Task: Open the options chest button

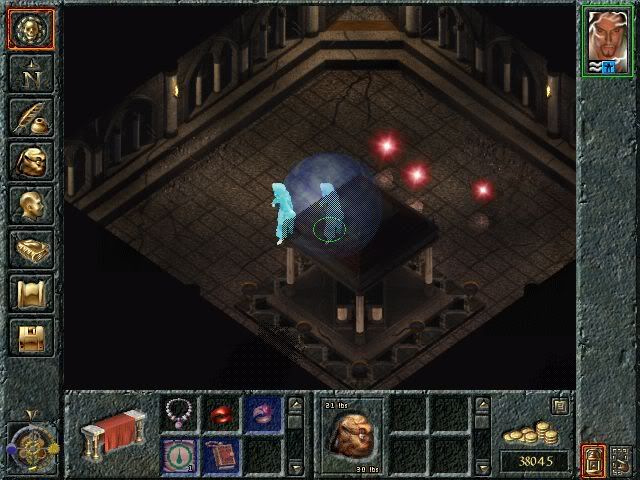Action: point(29,337)
